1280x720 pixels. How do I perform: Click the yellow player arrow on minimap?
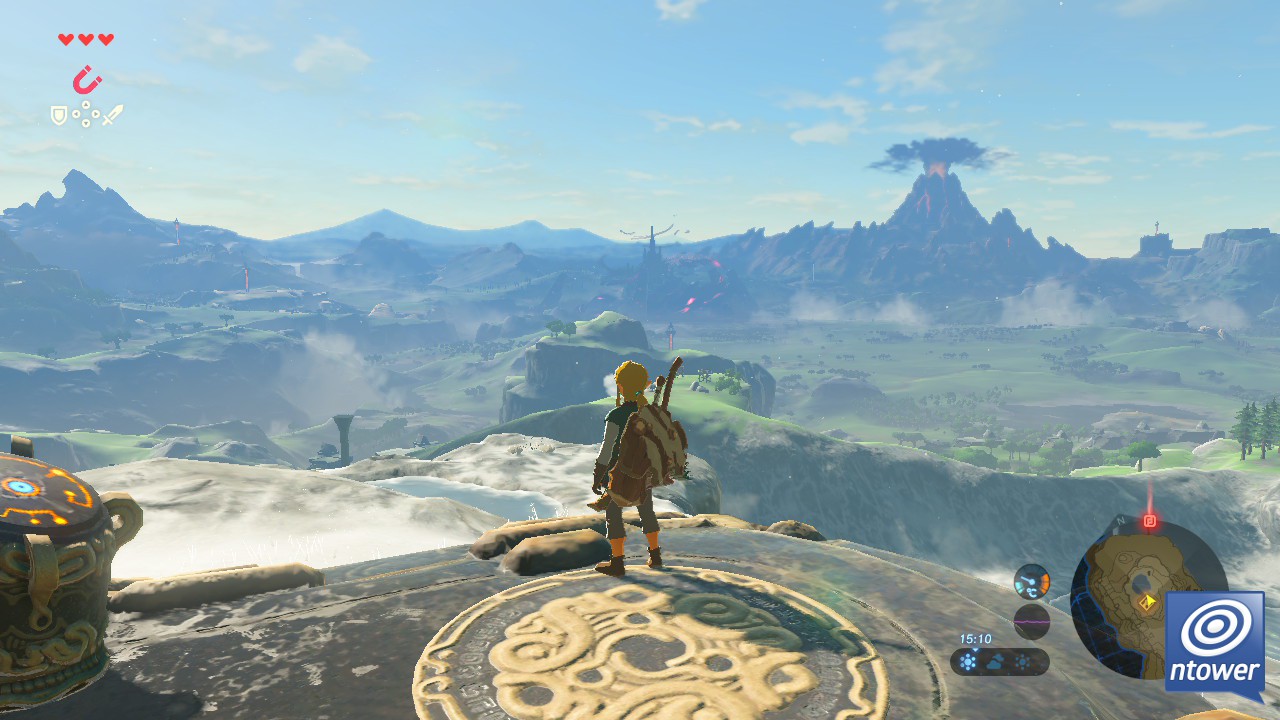pos(1148,601)
